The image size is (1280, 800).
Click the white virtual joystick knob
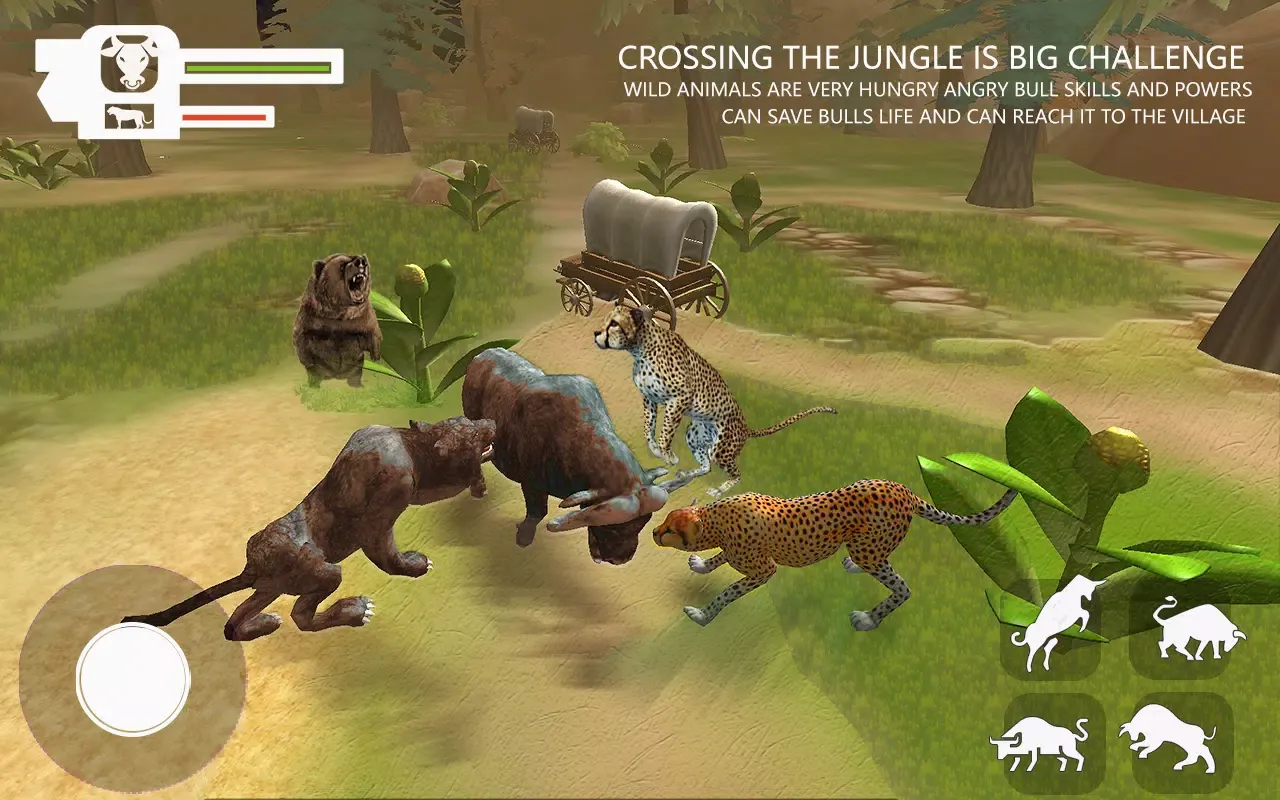pos(133,680)
